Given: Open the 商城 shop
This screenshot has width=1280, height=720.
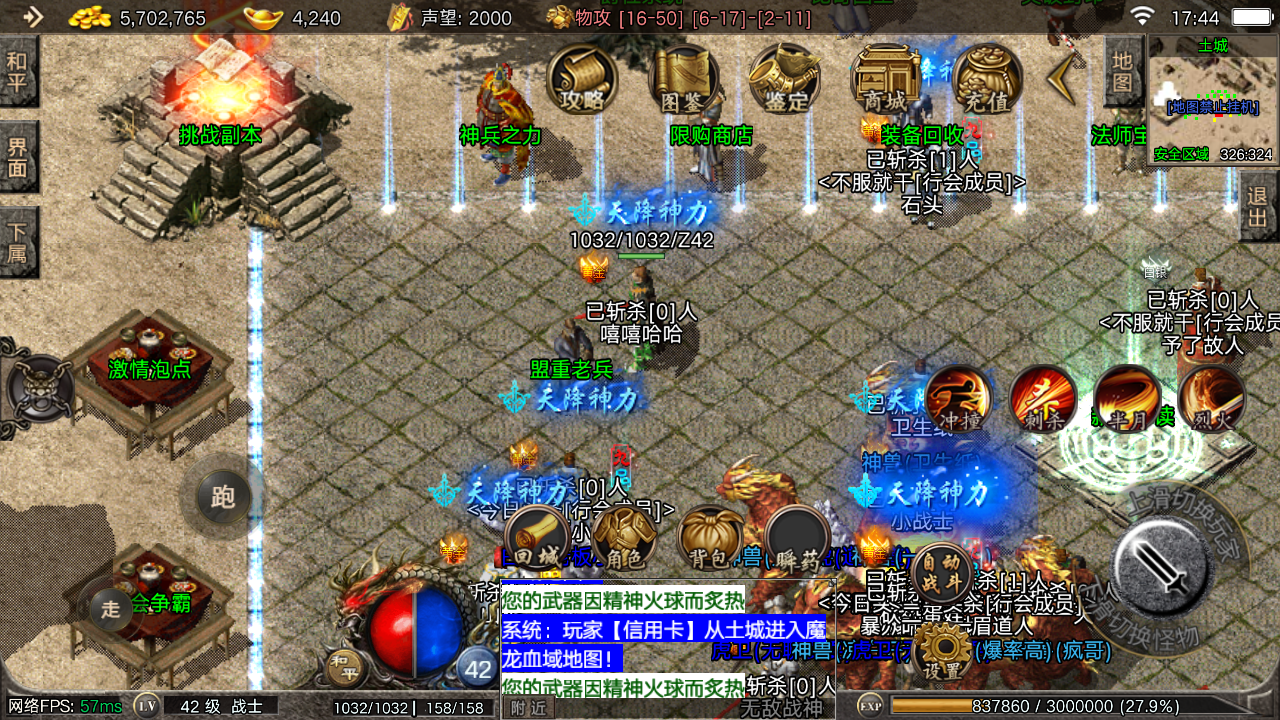Looking at the screenshot, I should (x=886, y=78).
